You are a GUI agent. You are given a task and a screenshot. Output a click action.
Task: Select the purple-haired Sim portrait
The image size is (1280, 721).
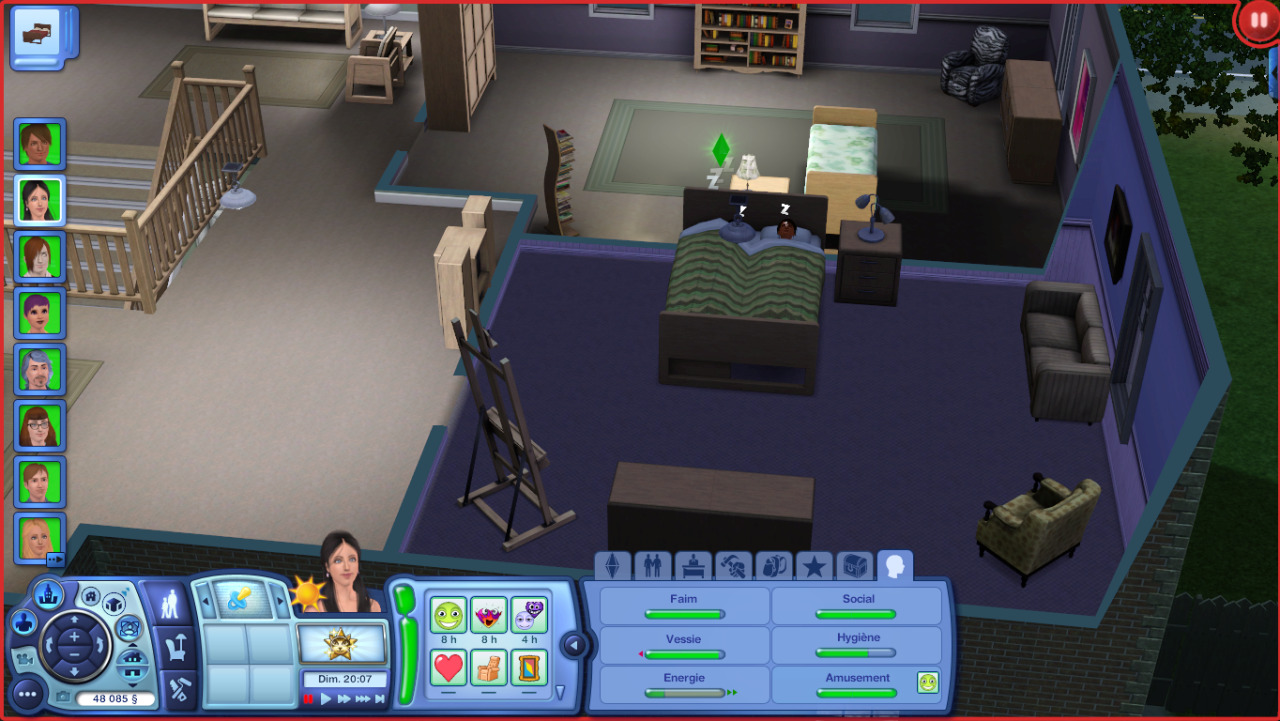tap(40, 313)
